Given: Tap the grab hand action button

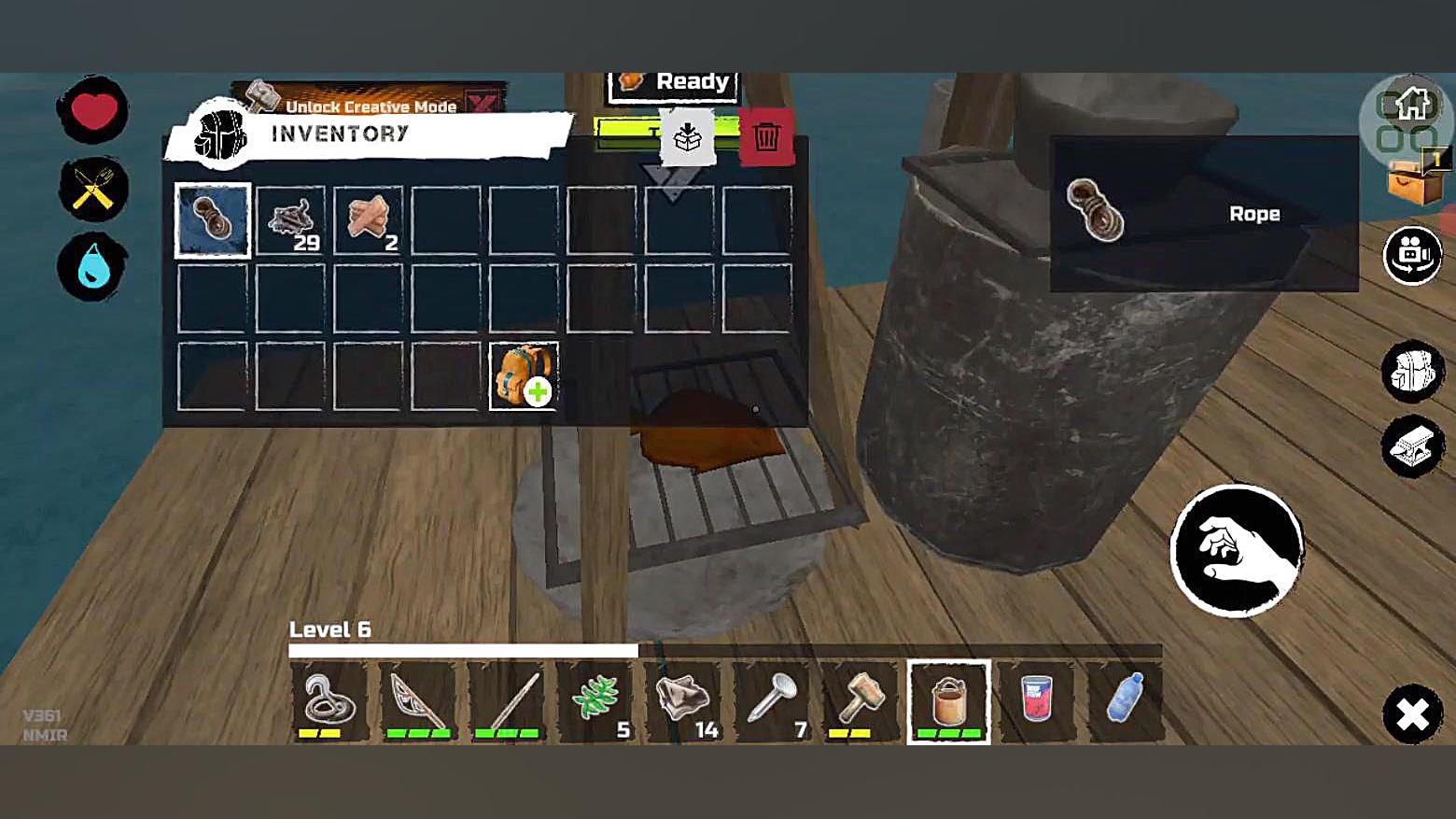Looking at the screenshot, I should point(1237,551).
